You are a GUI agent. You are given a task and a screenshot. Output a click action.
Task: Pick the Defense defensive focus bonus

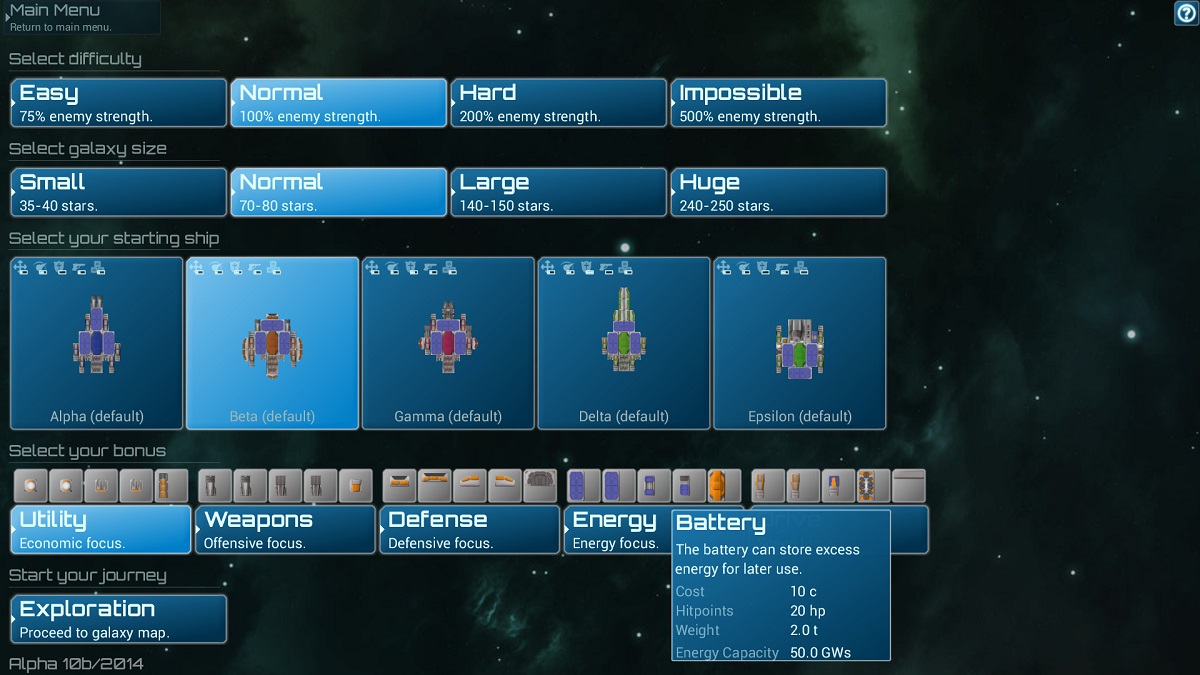(x=469, y=529)
